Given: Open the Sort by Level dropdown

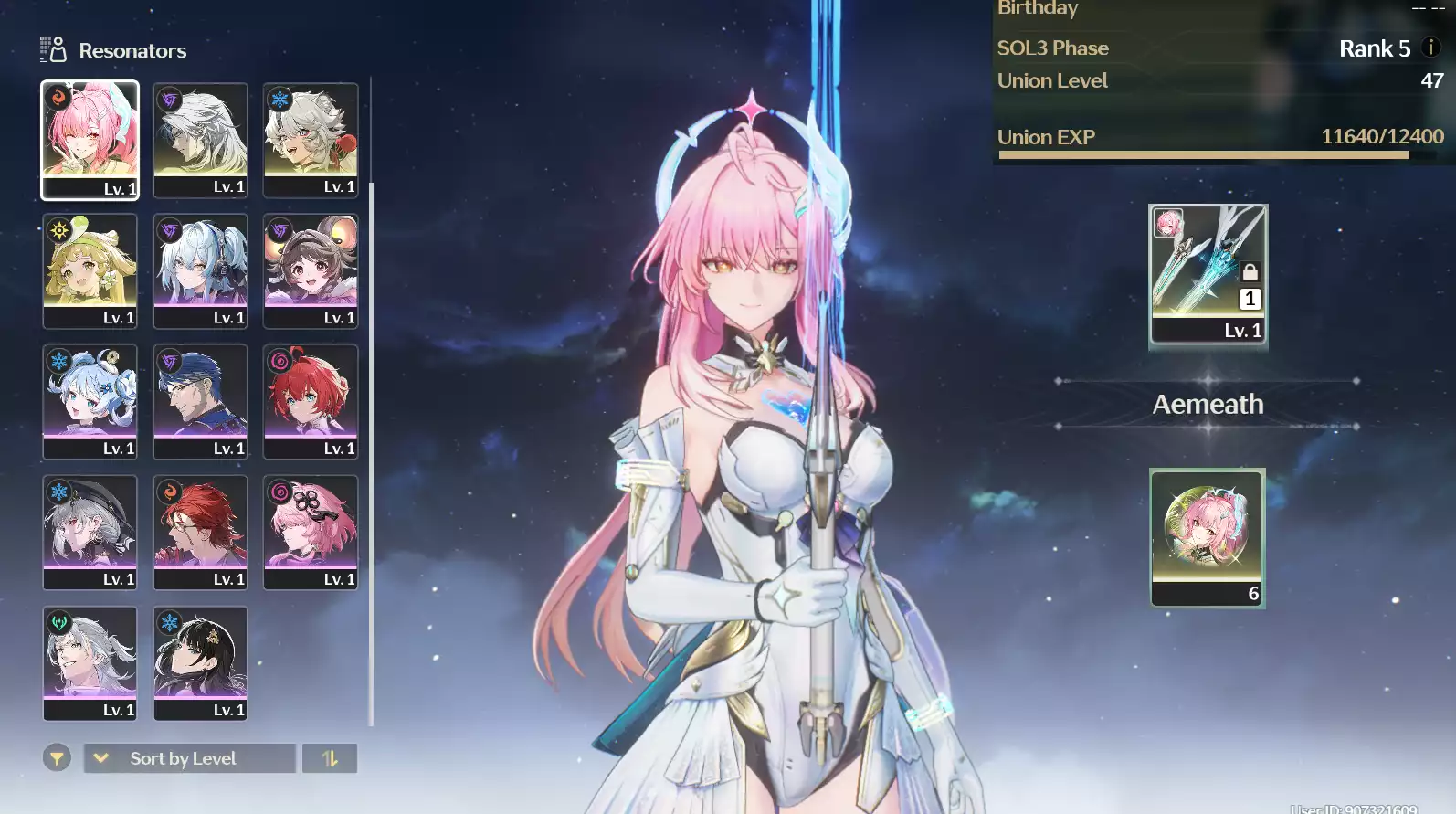Looking at the screenshot, I should 190,758.
